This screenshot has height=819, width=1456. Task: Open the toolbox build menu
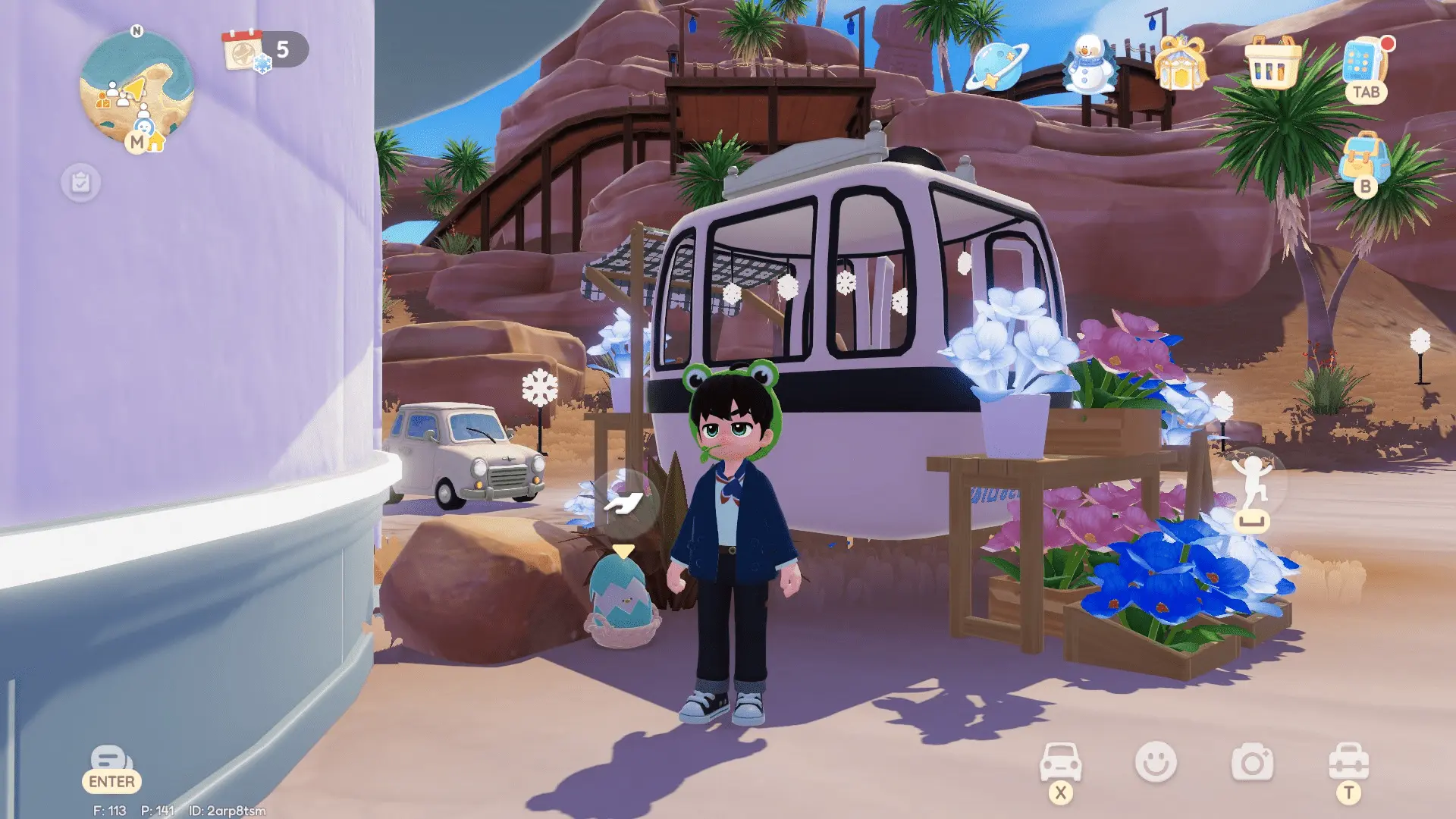click(x=1348, y=762)
